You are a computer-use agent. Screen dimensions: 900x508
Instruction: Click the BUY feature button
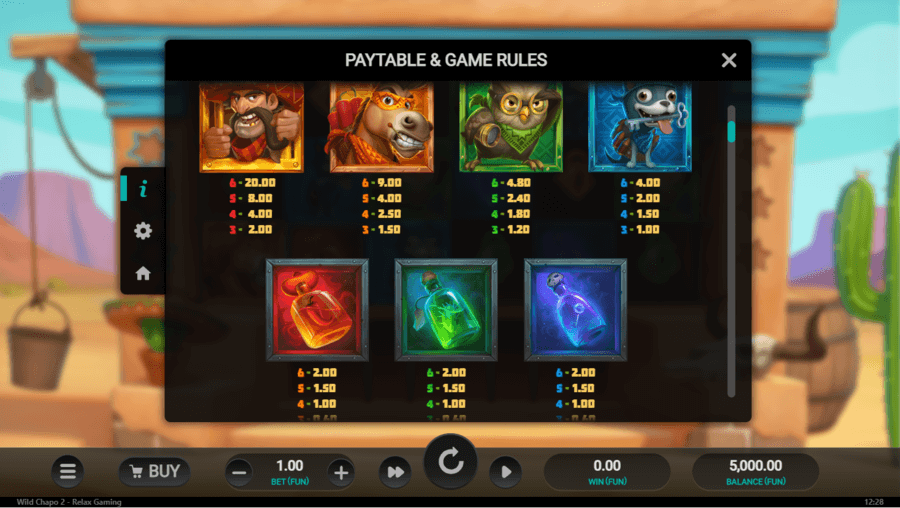click(154, 471)
